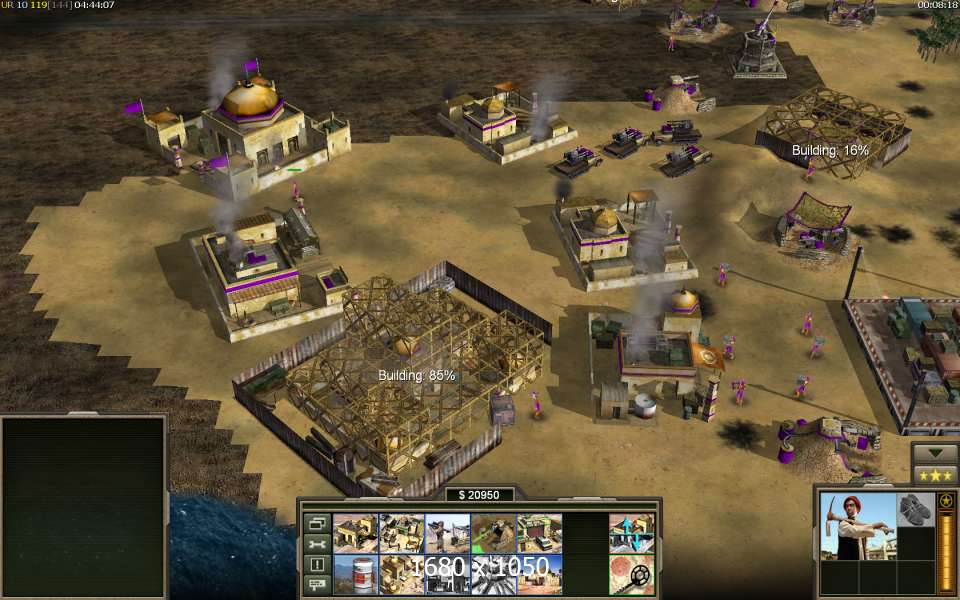Activate the building with blue arrows icon
The image size is (960, 600).
[x=631, y=533]
